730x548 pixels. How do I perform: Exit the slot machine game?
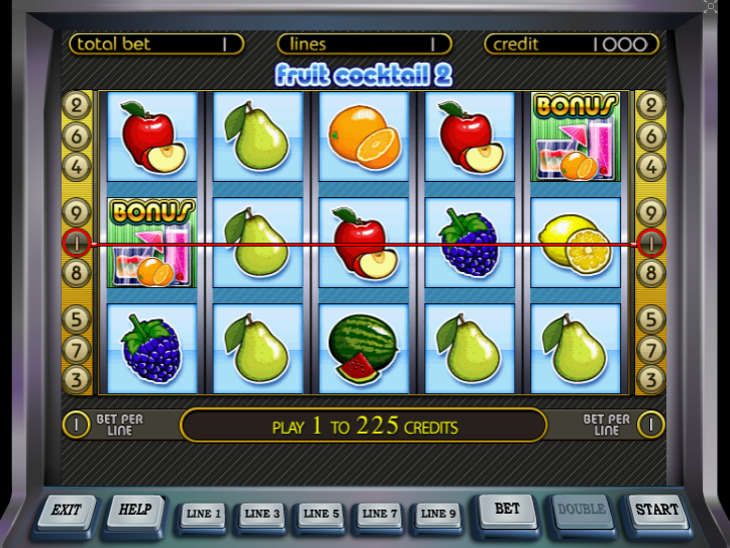(66, 510)
